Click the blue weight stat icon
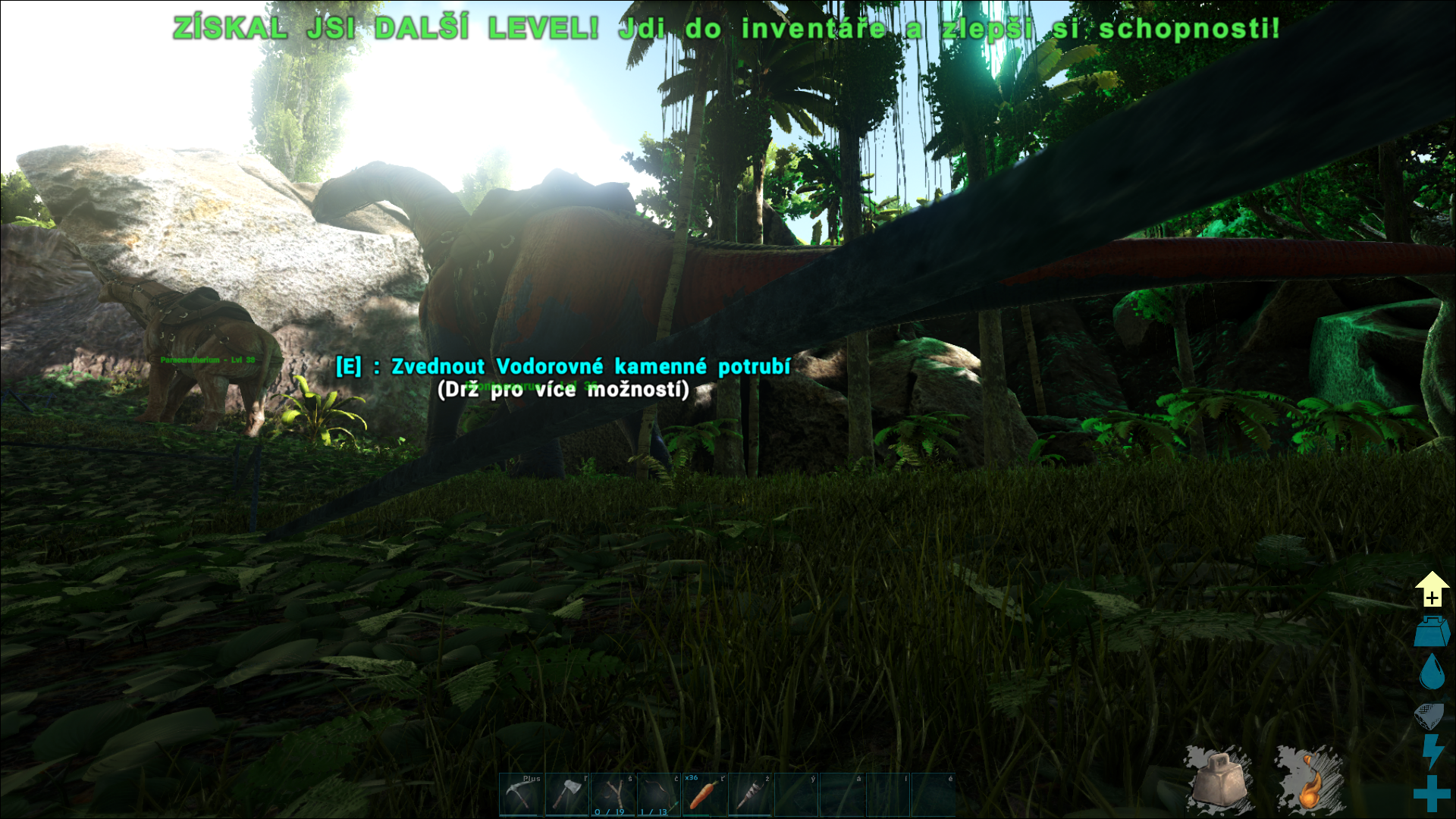1456x819 pixels. [1432, 632]
